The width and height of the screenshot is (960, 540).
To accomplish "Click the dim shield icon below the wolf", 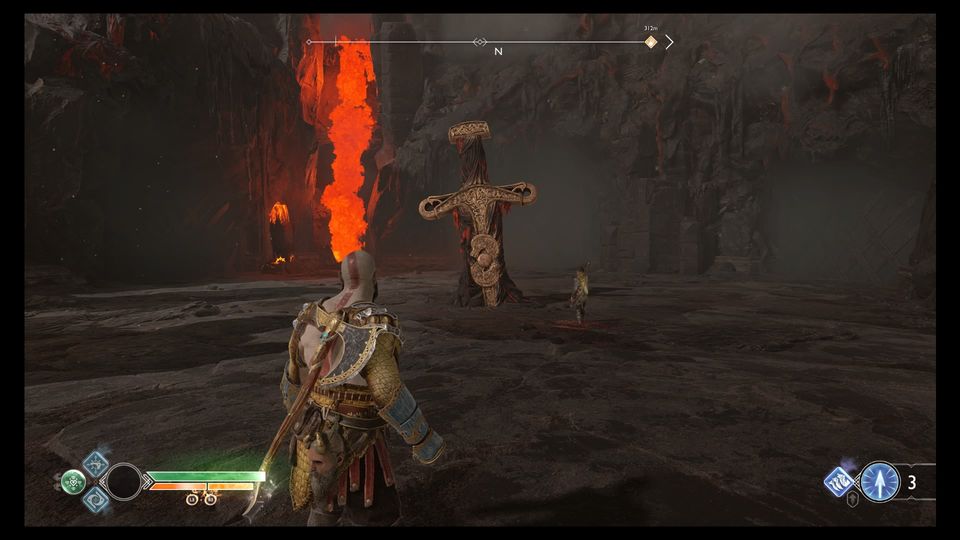I will pyautogui.click(x=852, y=499).
